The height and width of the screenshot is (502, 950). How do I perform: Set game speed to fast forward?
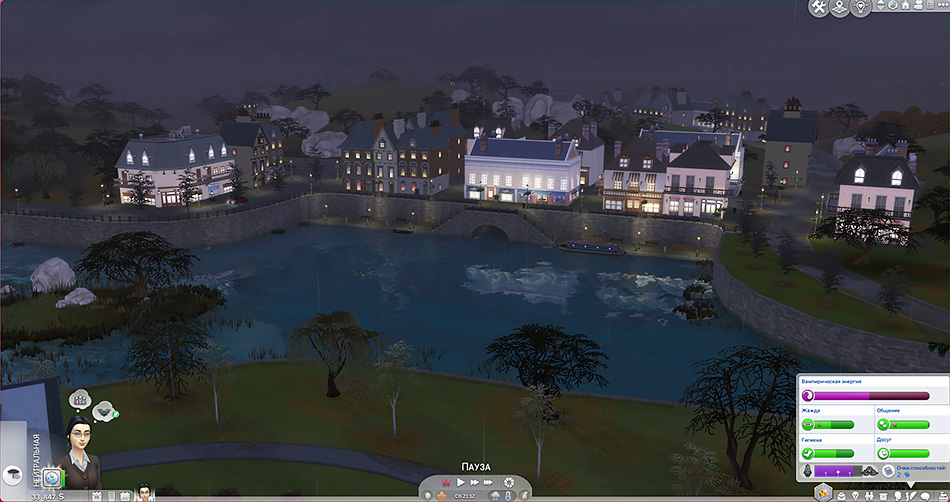tap(474, 483)
